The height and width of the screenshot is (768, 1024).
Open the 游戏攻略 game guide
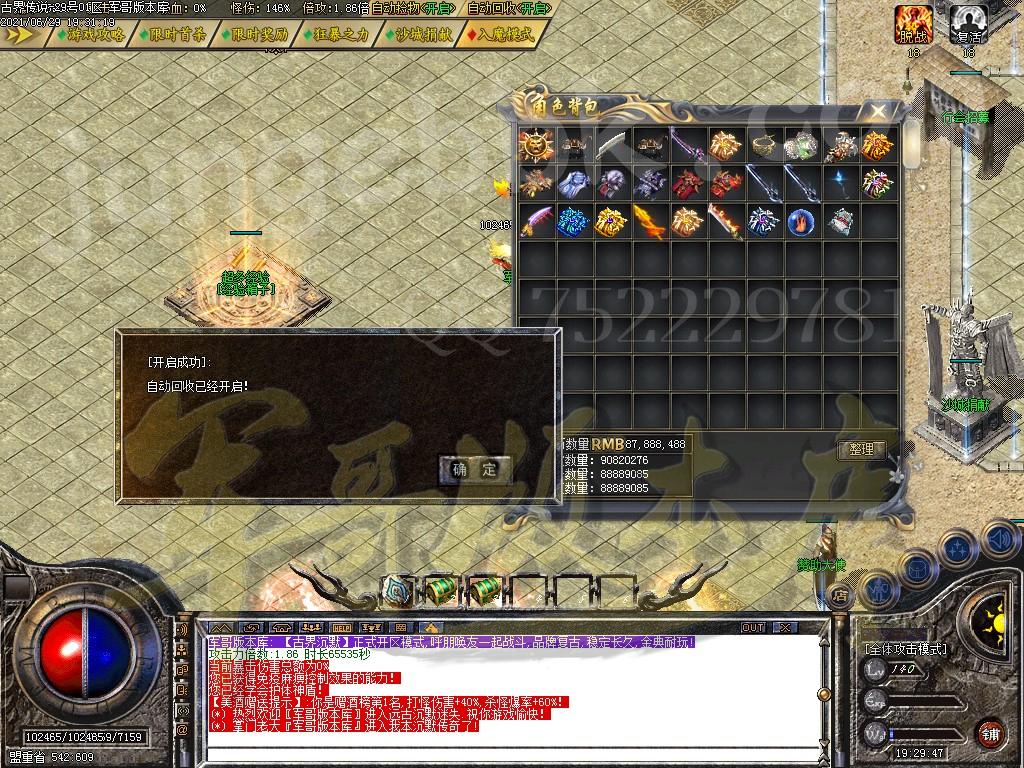91,34
